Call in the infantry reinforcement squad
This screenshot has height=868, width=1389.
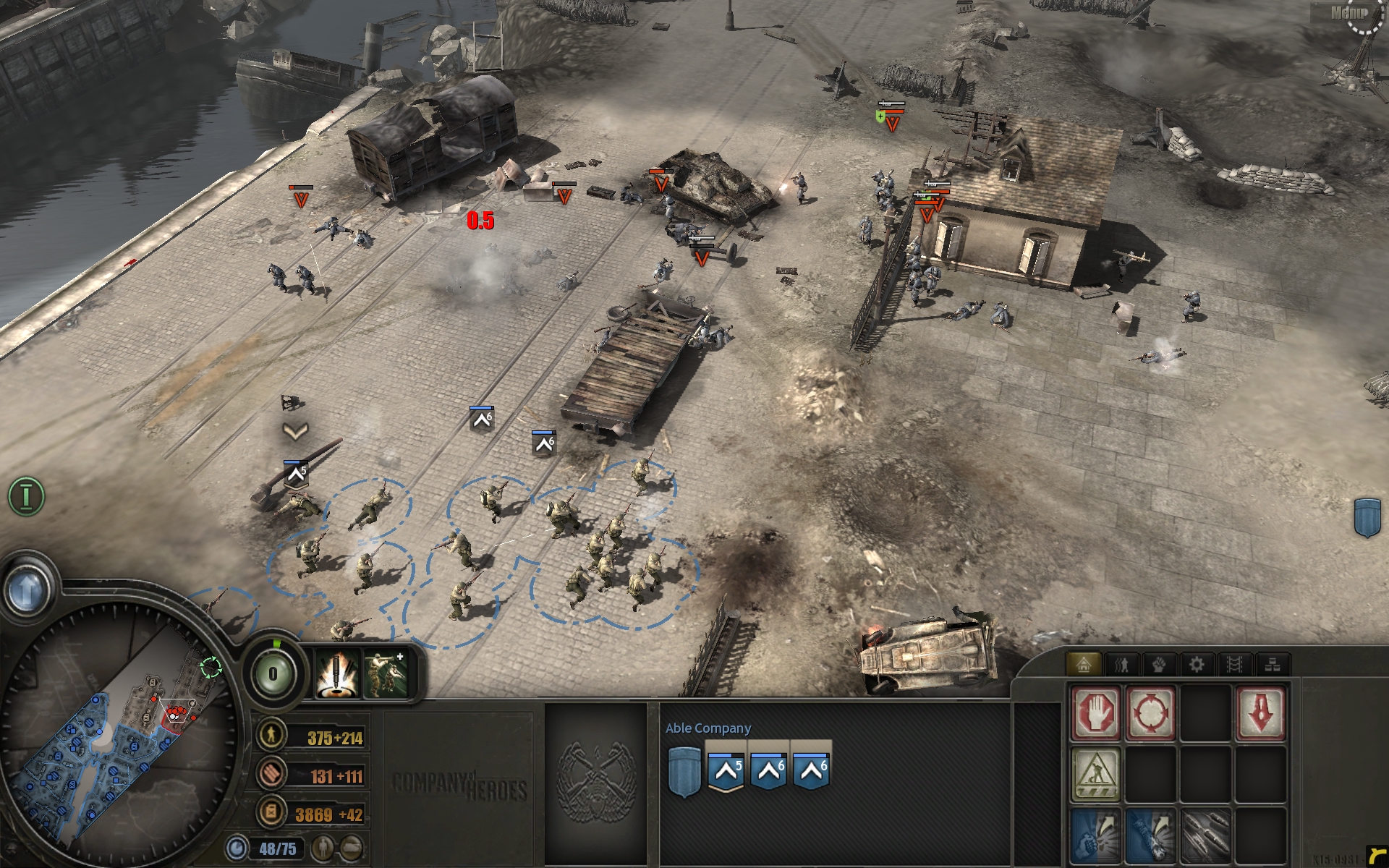[384, 673]
